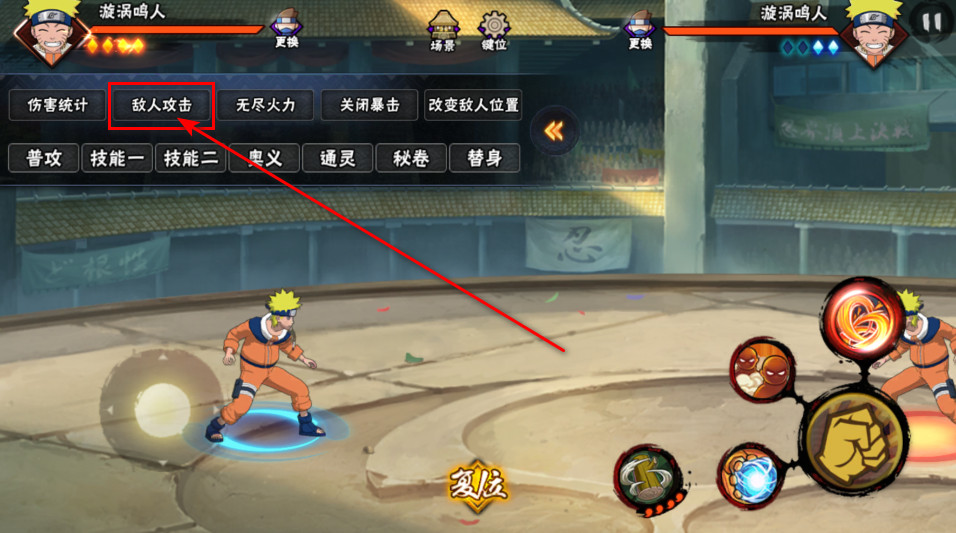Choose the 秘卷 scroll option
Viewport: 956px width, 533px height.
click(x=411, y=158)
